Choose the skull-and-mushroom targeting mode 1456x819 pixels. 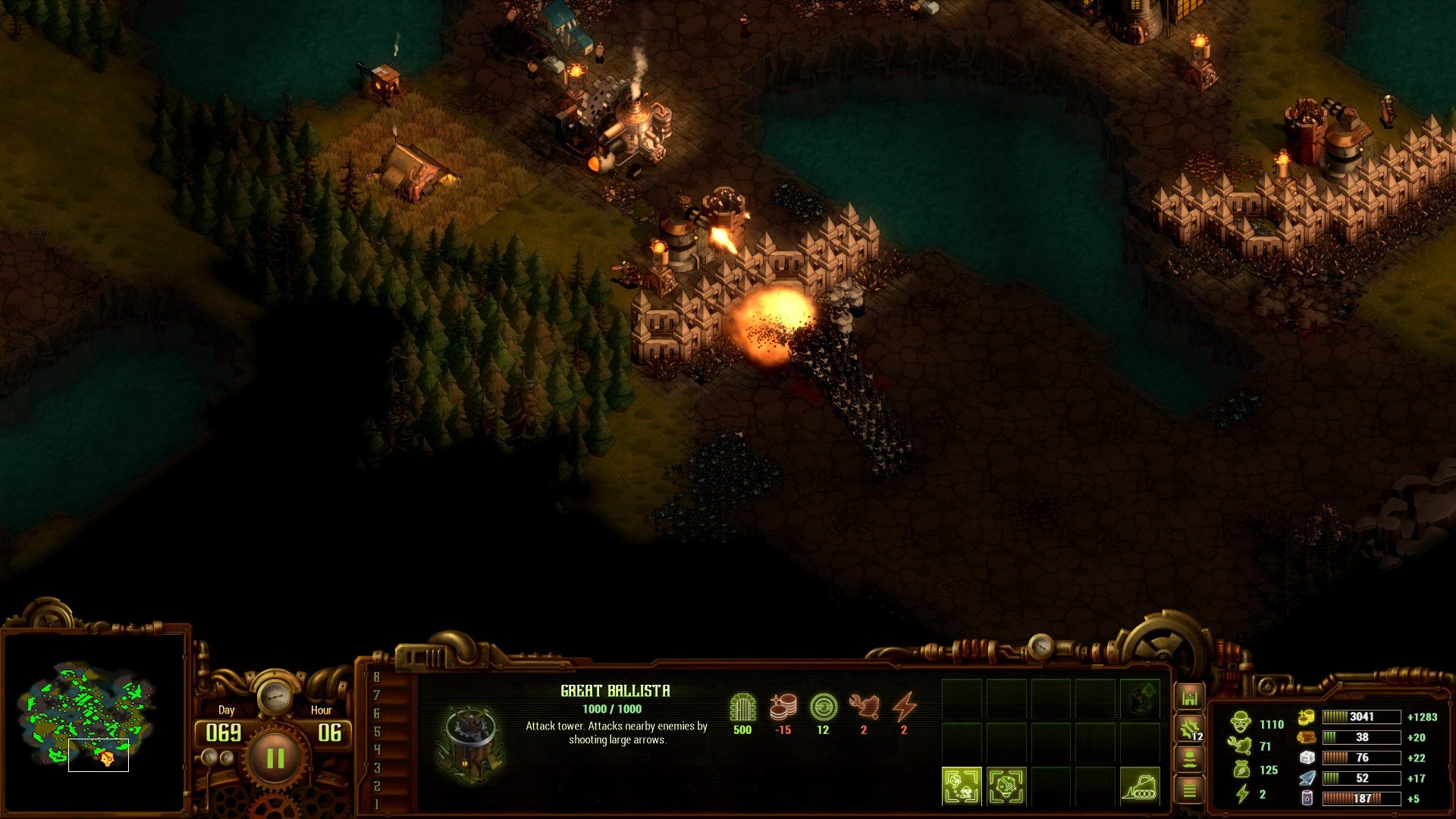[x=962, y=786]
